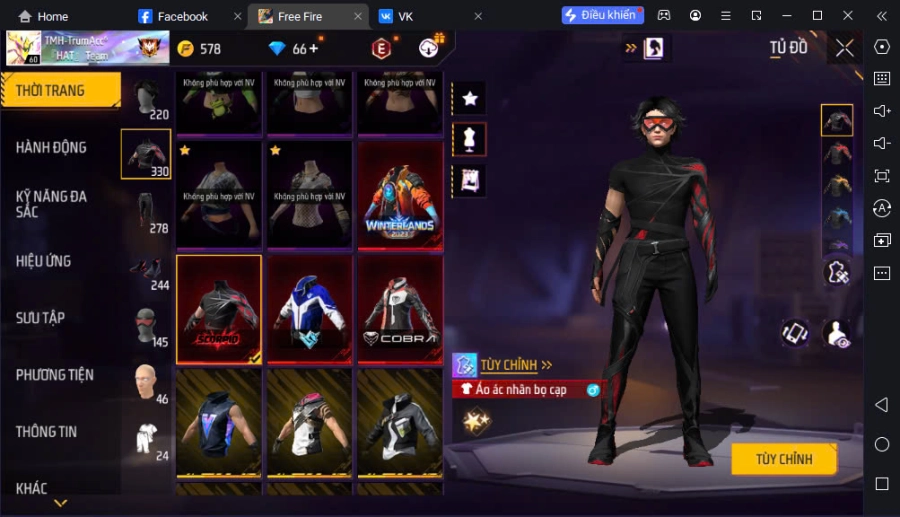Select the pants subcategory with 278 items
Screen dimensions: 900x517
(146, 211)
